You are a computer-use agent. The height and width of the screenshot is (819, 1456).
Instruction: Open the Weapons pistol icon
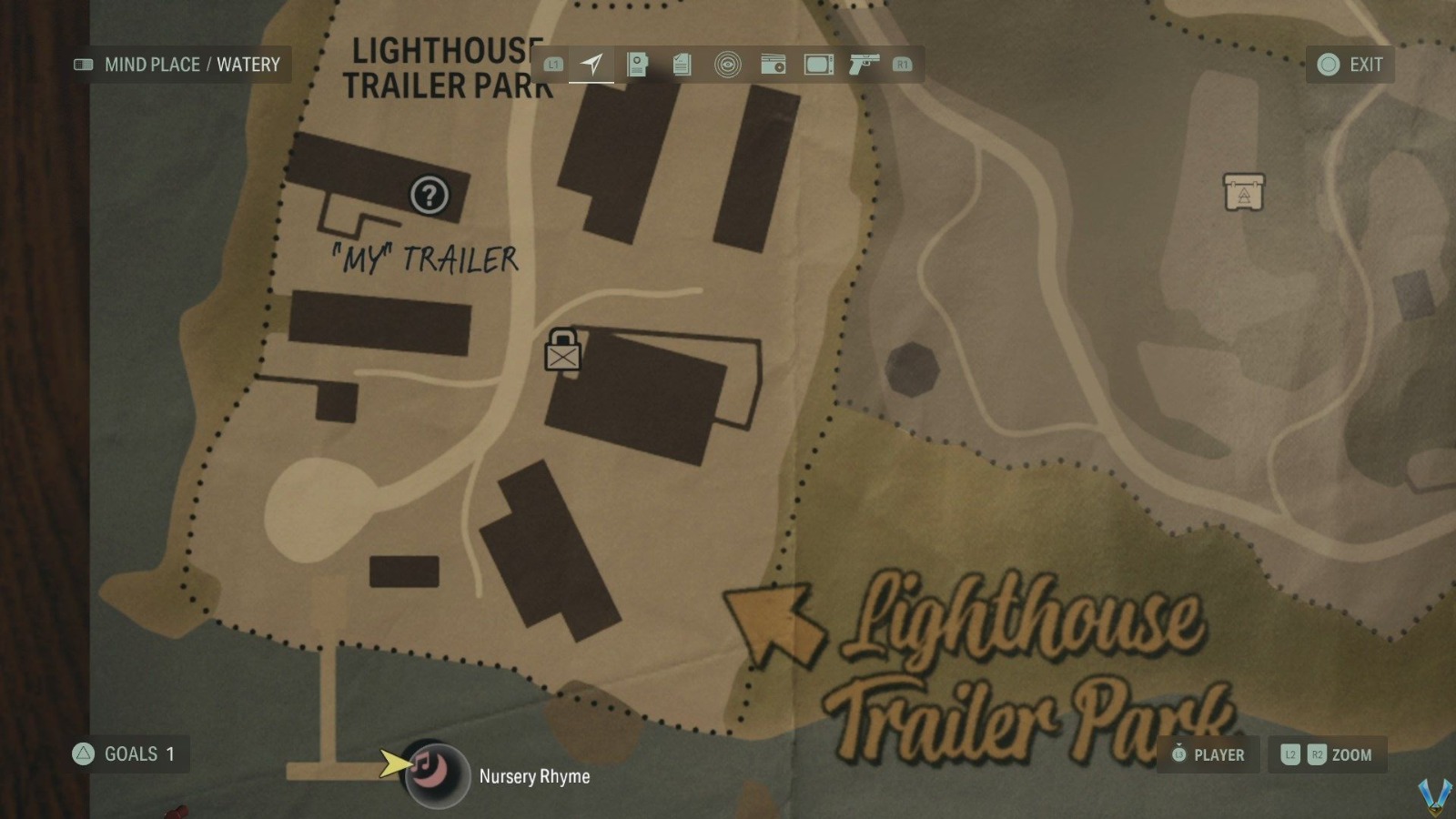tap(862, 64)
